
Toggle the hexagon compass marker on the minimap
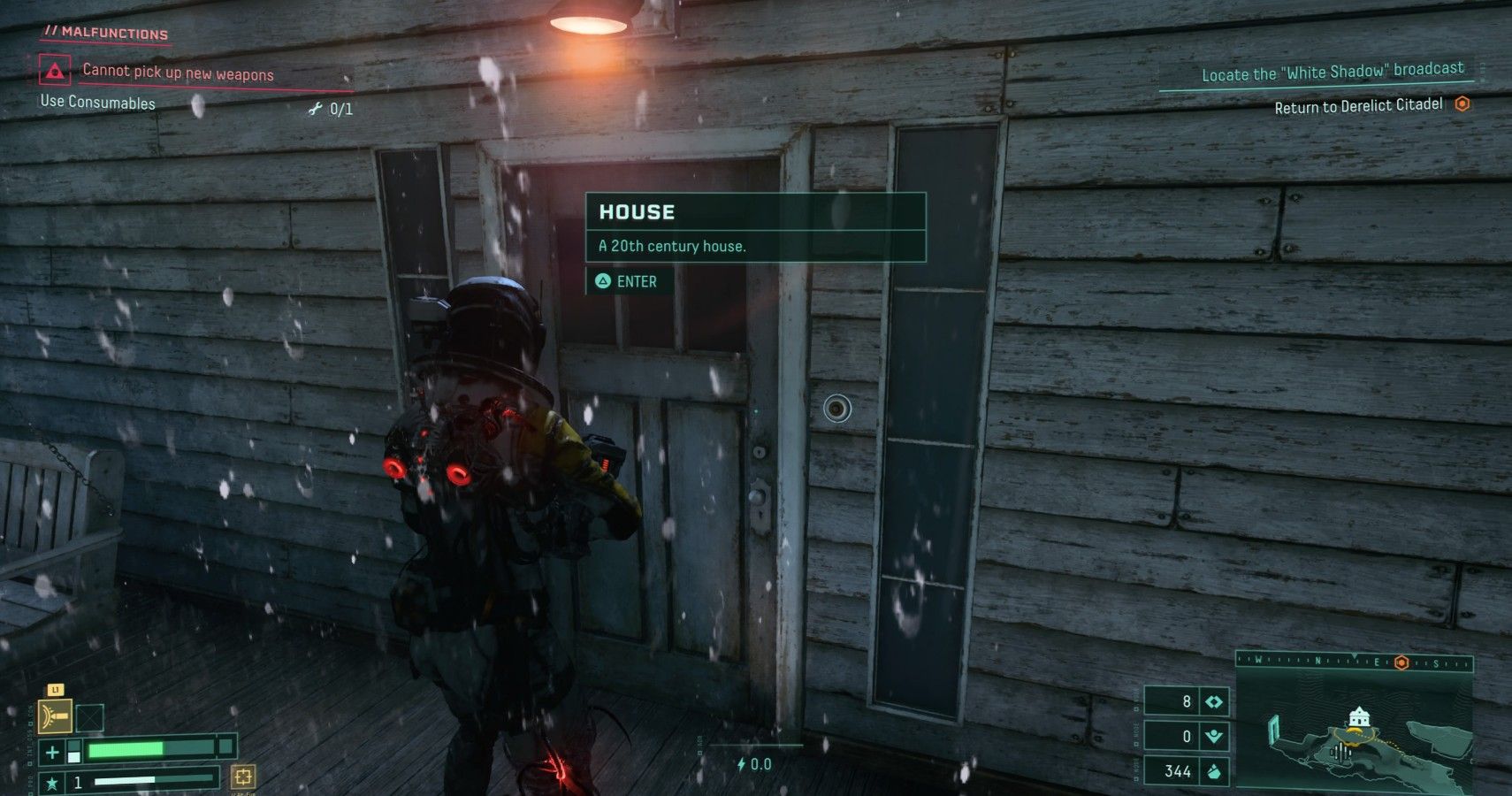coord(1401,662)
